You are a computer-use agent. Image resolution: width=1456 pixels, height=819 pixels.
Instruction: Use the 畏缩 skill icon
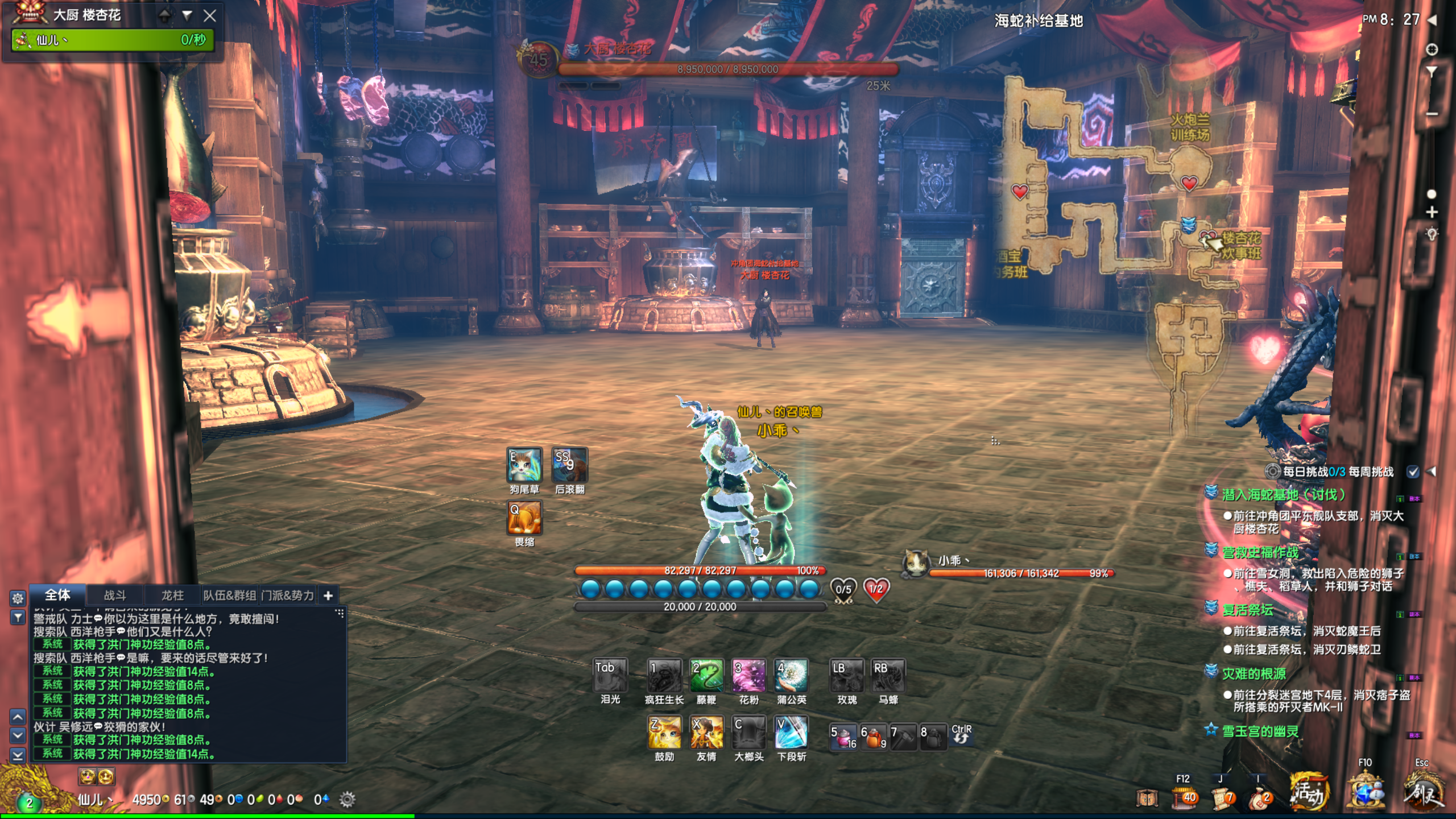524,518
